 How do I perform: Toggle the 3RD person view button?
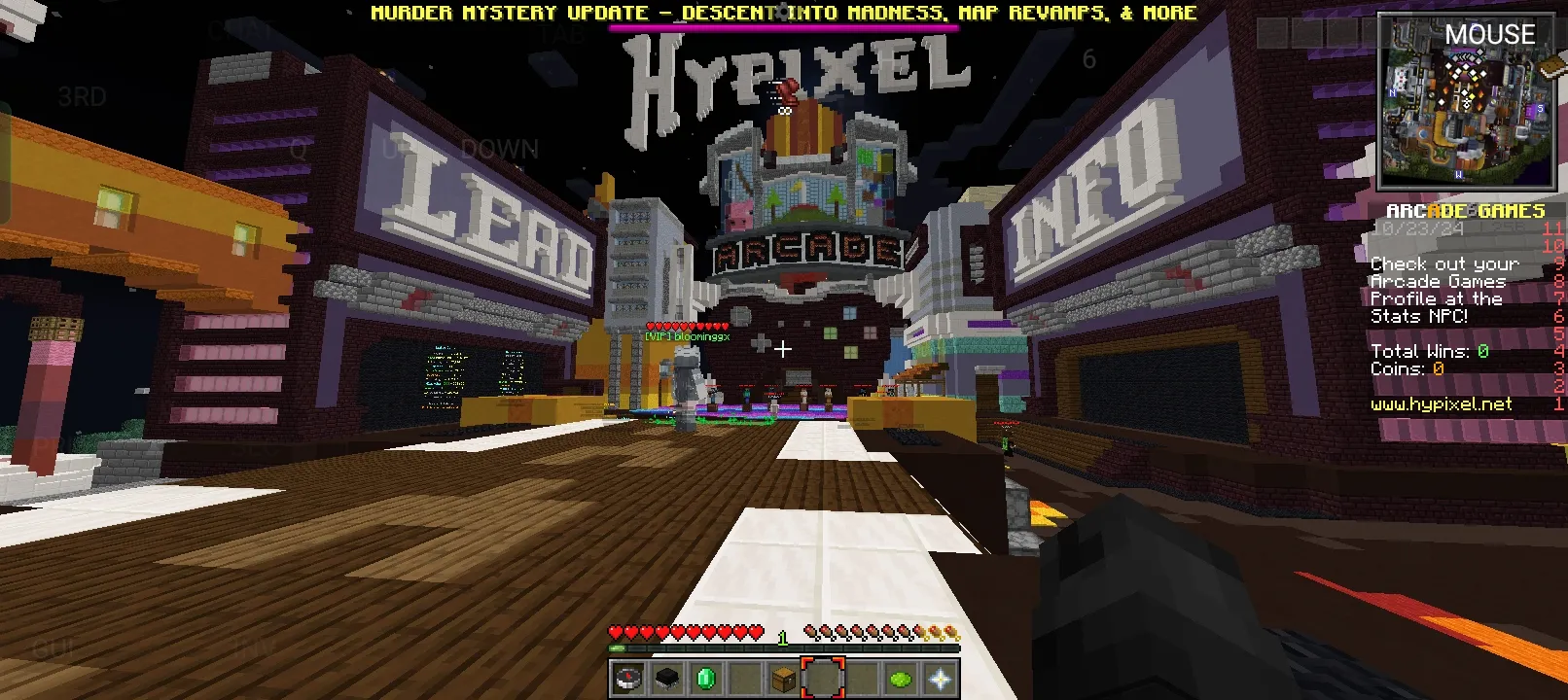coord(82,97)
